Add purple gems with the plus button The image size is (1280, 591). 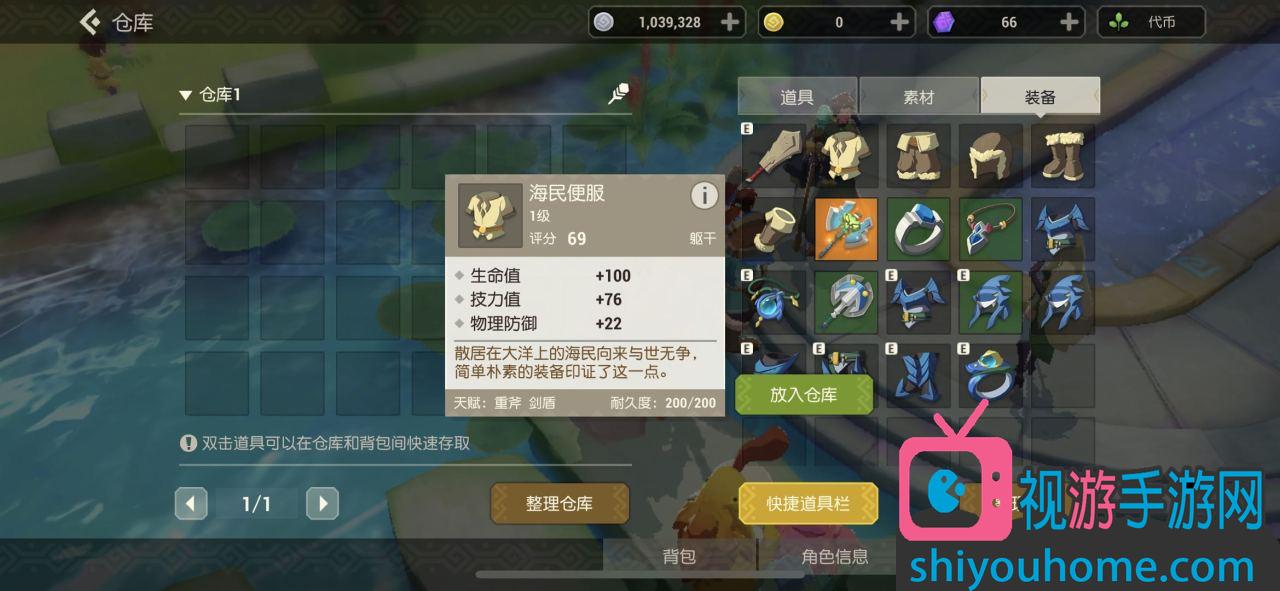(x=1069, y=22)
